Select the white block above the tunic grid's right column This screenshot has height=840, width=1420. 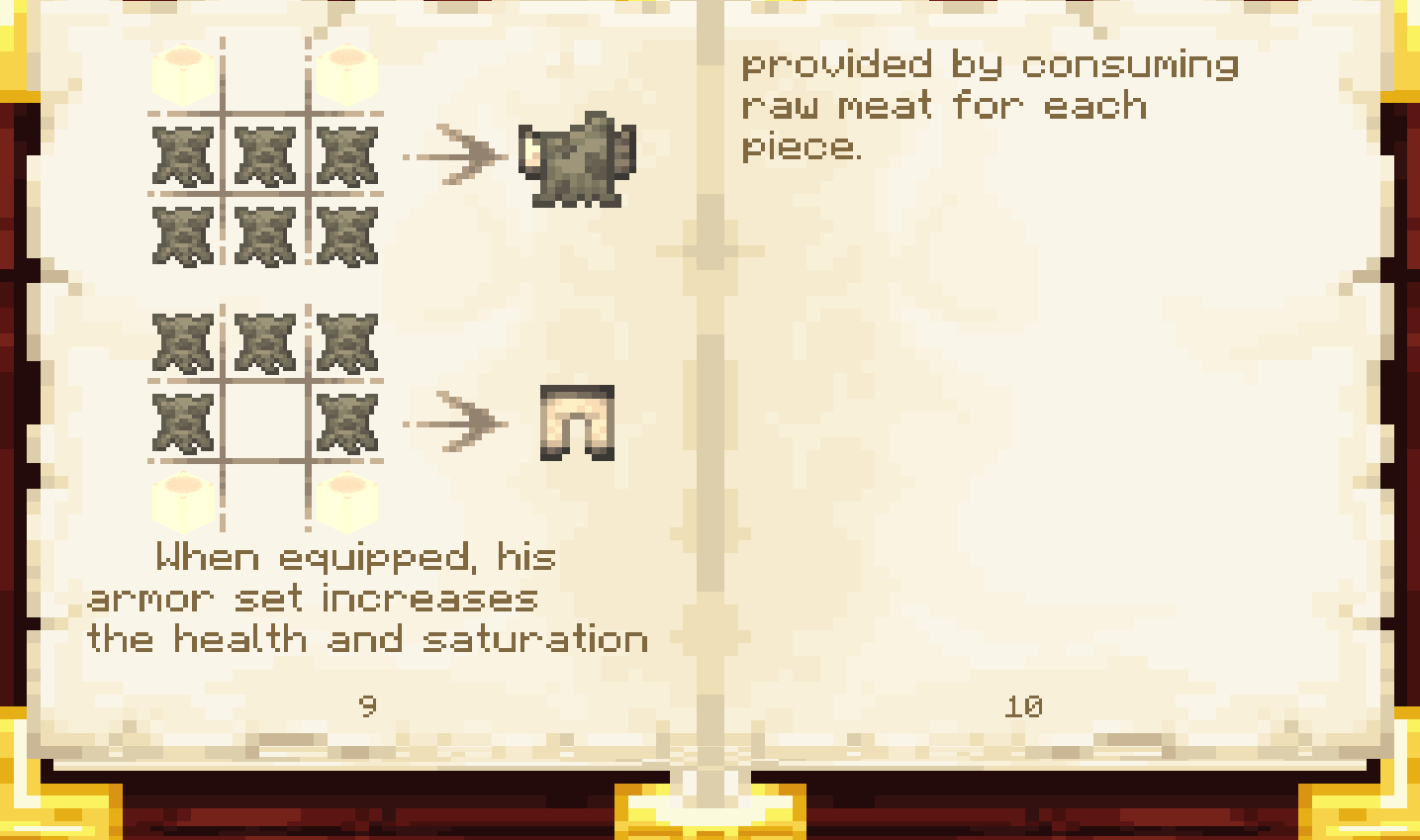click(x=345, y=71)
